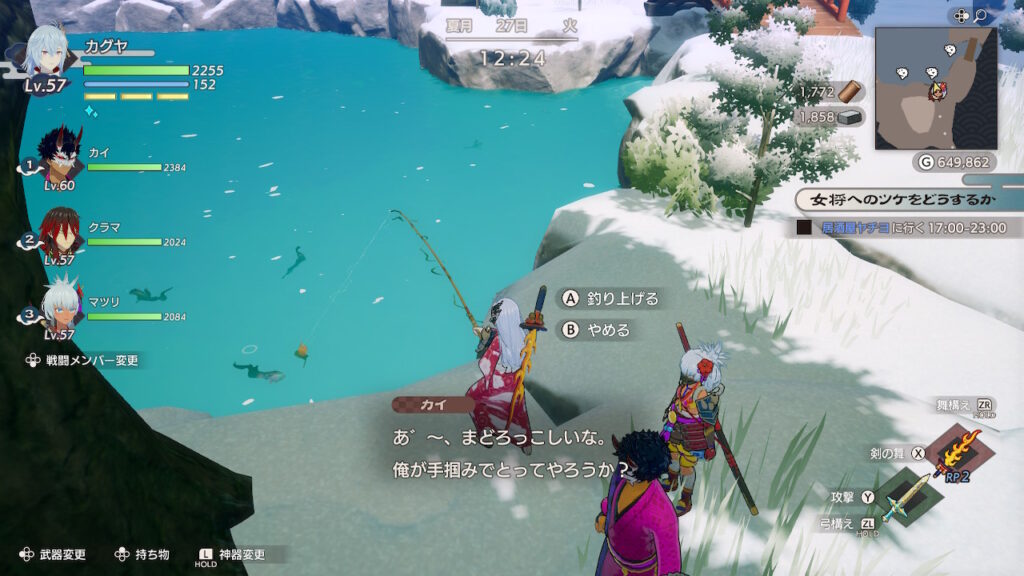1024x576 pixels.
Task: Open 戦闘メンバー変更 party change
Action: coord(87,360)
